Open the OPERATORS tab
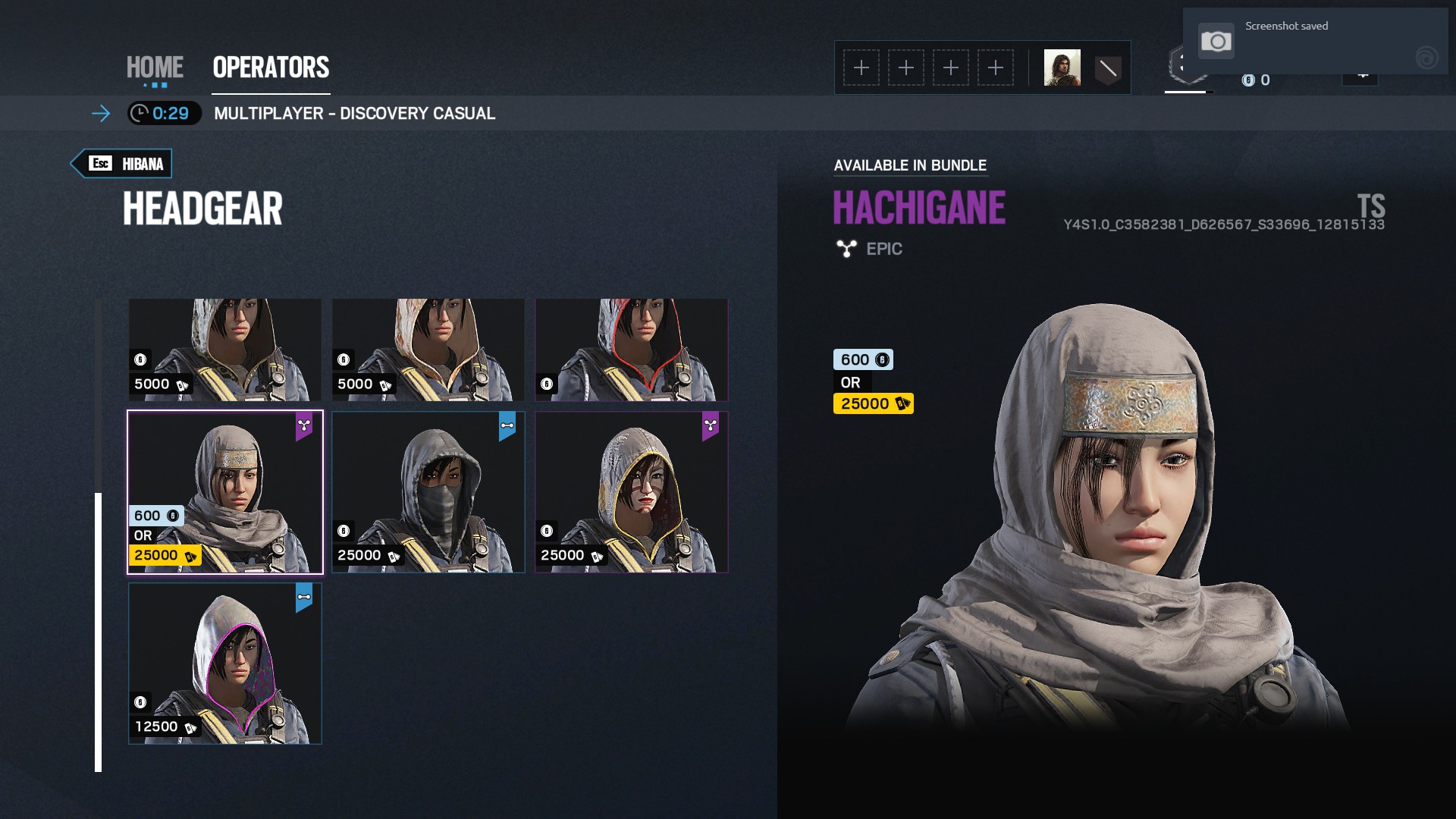This screenshot has width=1456, height=819. click(271, 67)
